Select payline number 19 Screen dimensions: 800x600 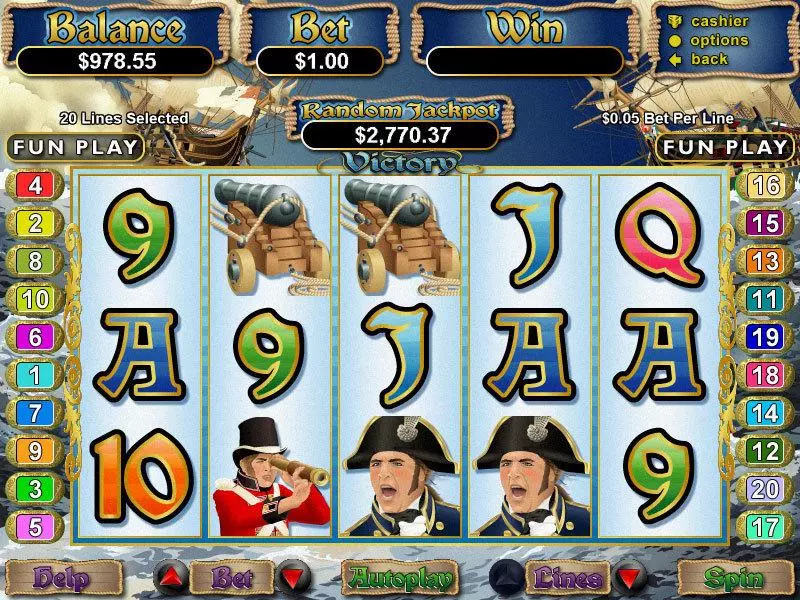point(765,337)
